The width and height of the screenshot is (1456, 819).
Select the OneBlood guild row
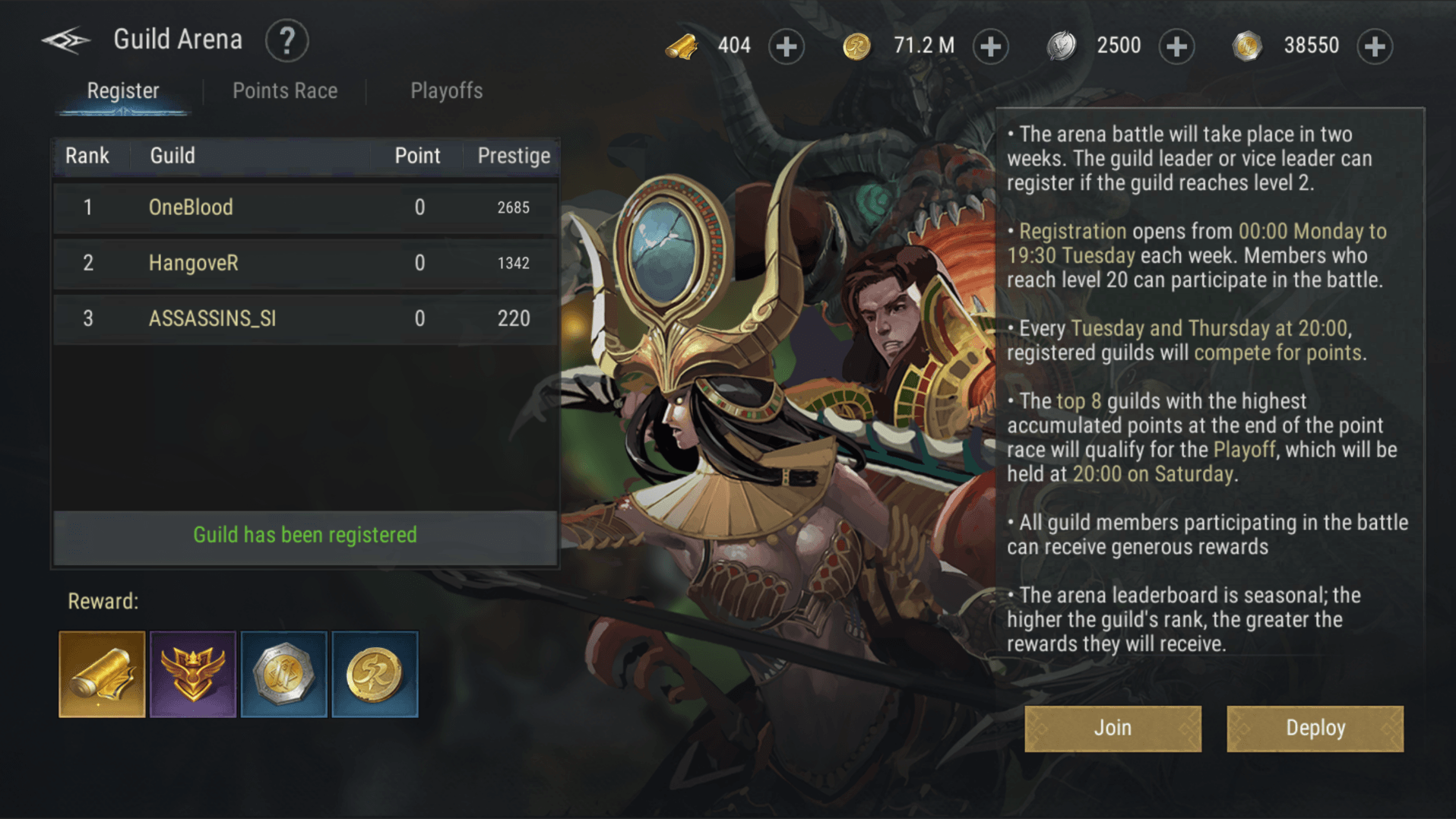[x=305, y=207]
